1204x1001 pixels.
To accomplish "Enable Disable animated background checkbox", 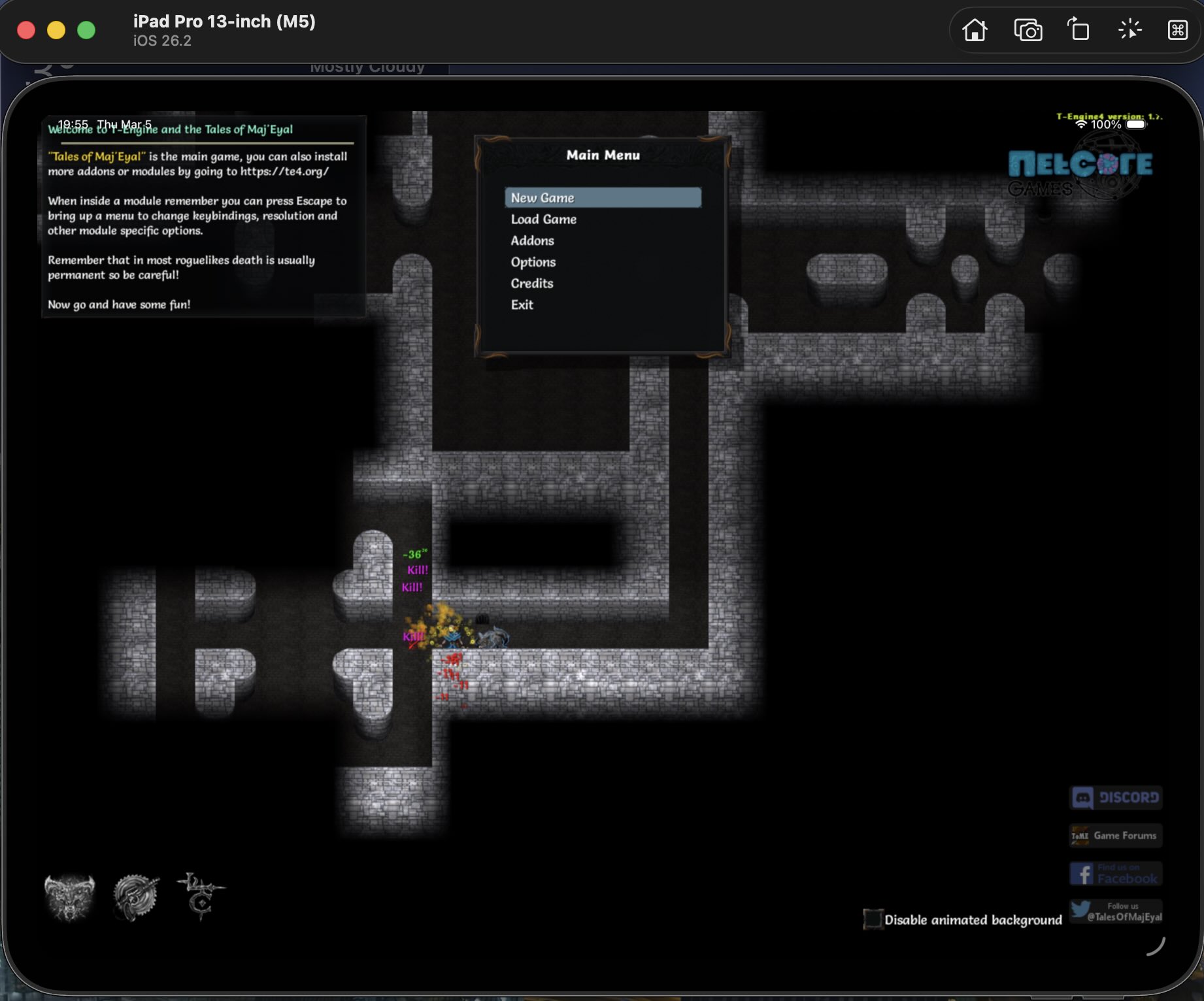I will 873,919.
